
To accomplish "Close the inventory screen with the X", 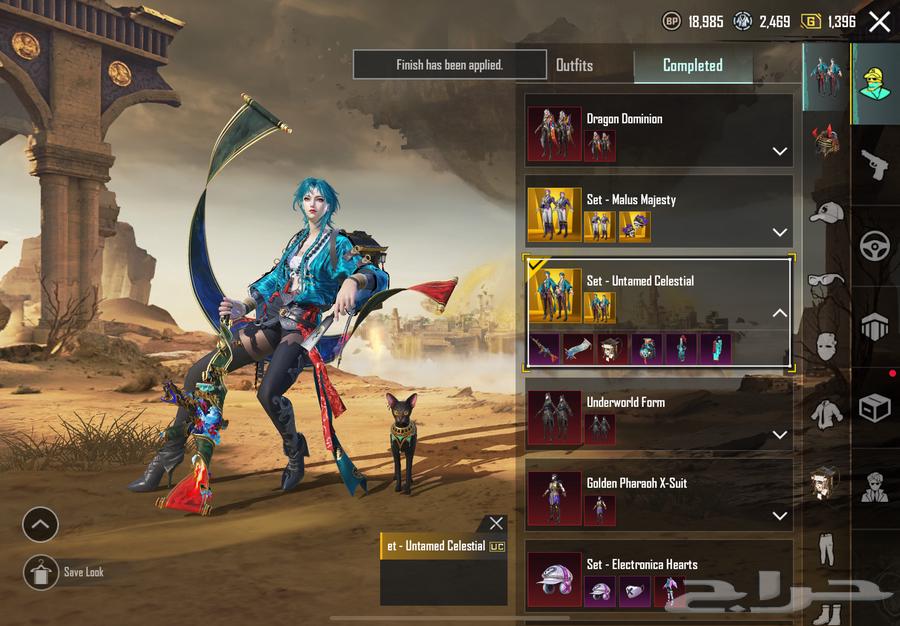I will [x=879, y=22].
